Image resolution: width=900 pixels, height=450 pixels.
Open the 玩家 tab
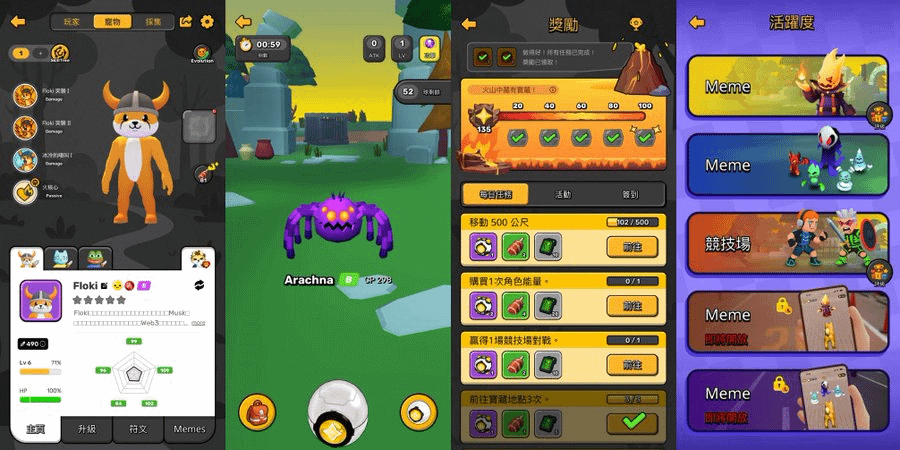tap(72, 21)
